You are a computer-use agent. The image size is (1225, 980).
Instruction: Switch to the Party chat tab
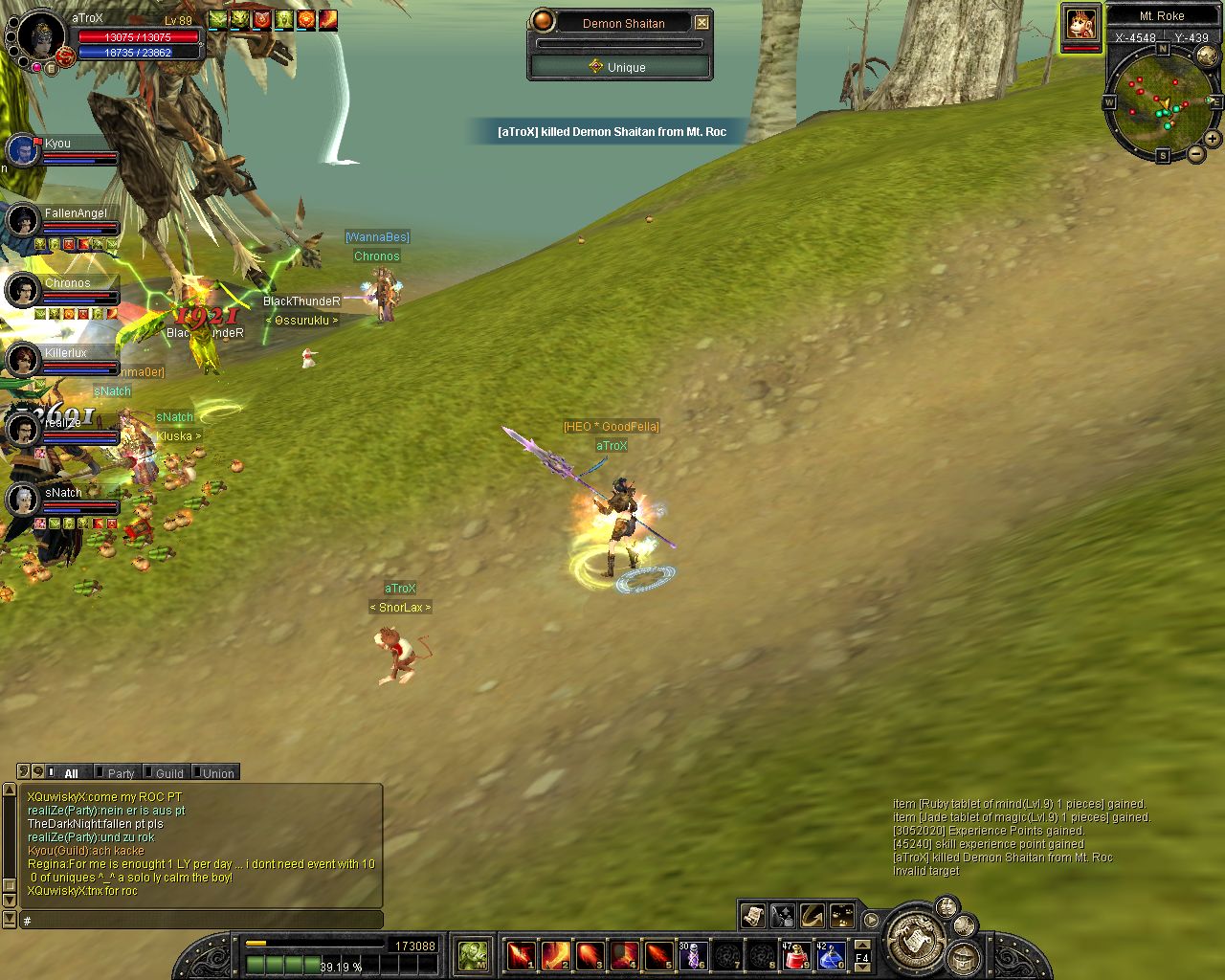[121, 773]
